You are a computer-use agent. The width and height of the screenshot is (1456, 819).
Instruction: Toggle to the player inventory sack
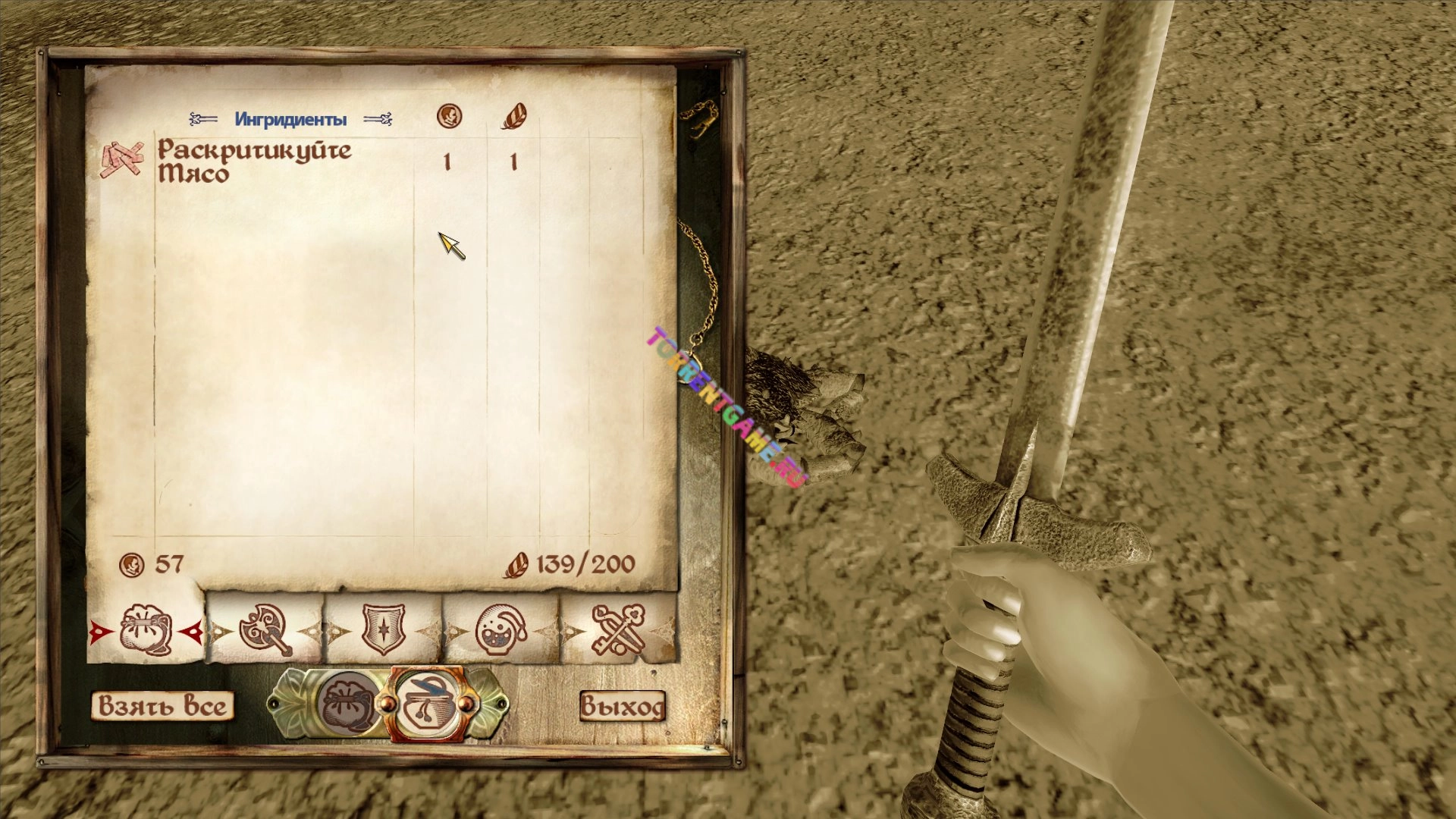coord(348,704)
